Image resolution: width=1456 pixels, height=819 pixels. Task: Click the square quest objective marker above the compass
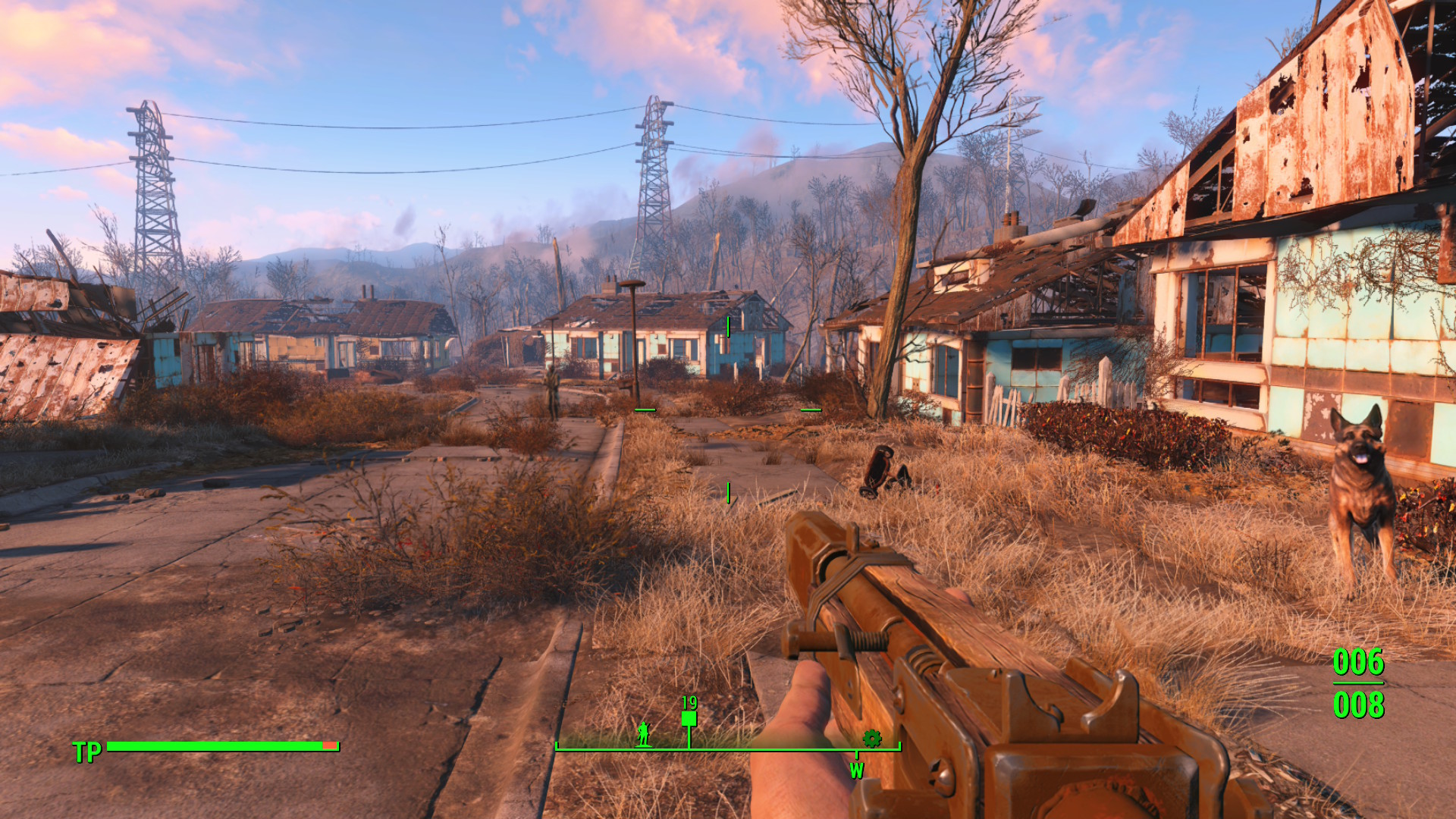[x=689, y=719]
